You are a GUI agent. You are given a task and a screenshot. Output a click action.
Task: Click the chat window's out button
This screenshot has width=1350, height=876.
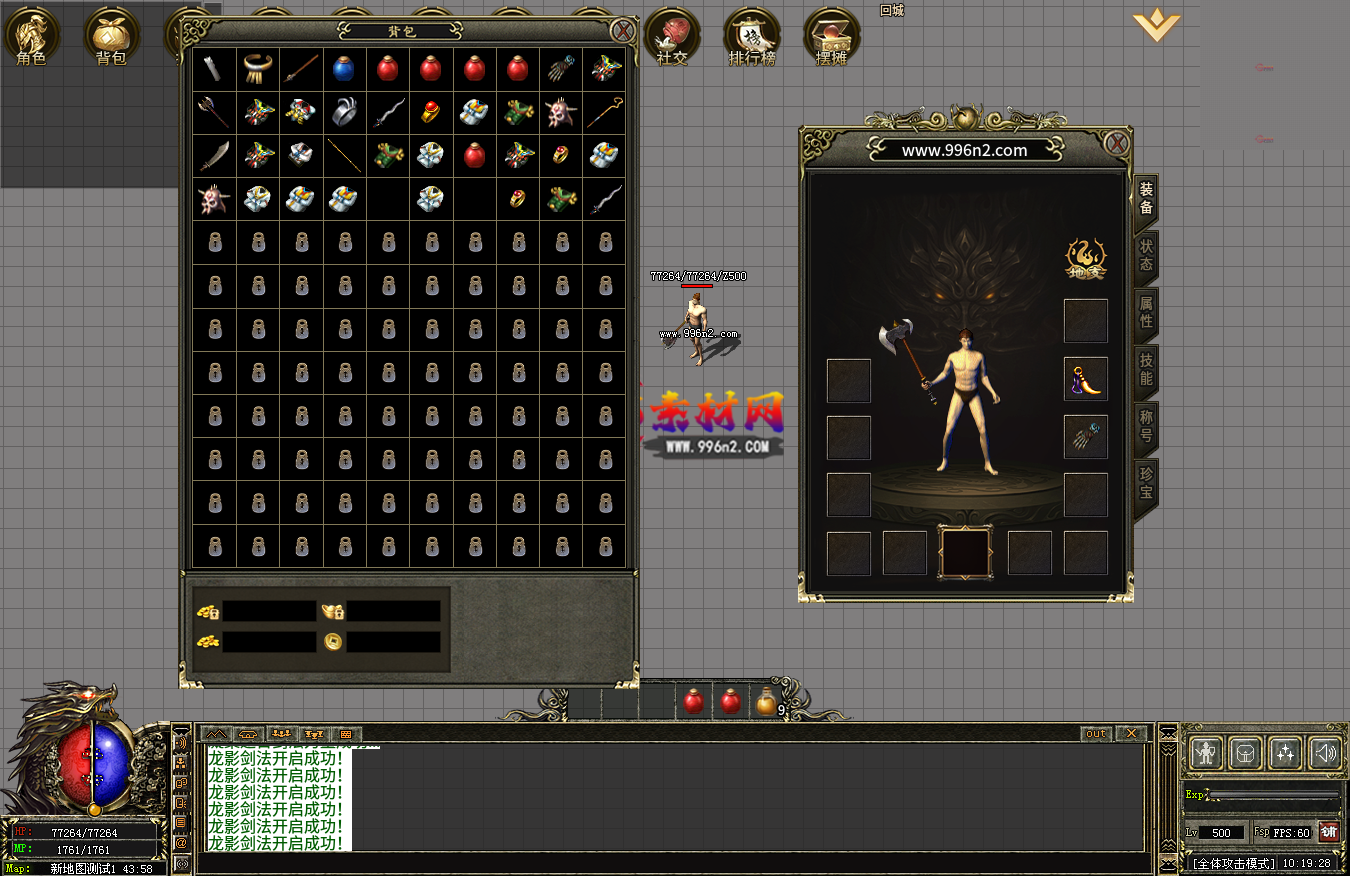[1096, 734]
